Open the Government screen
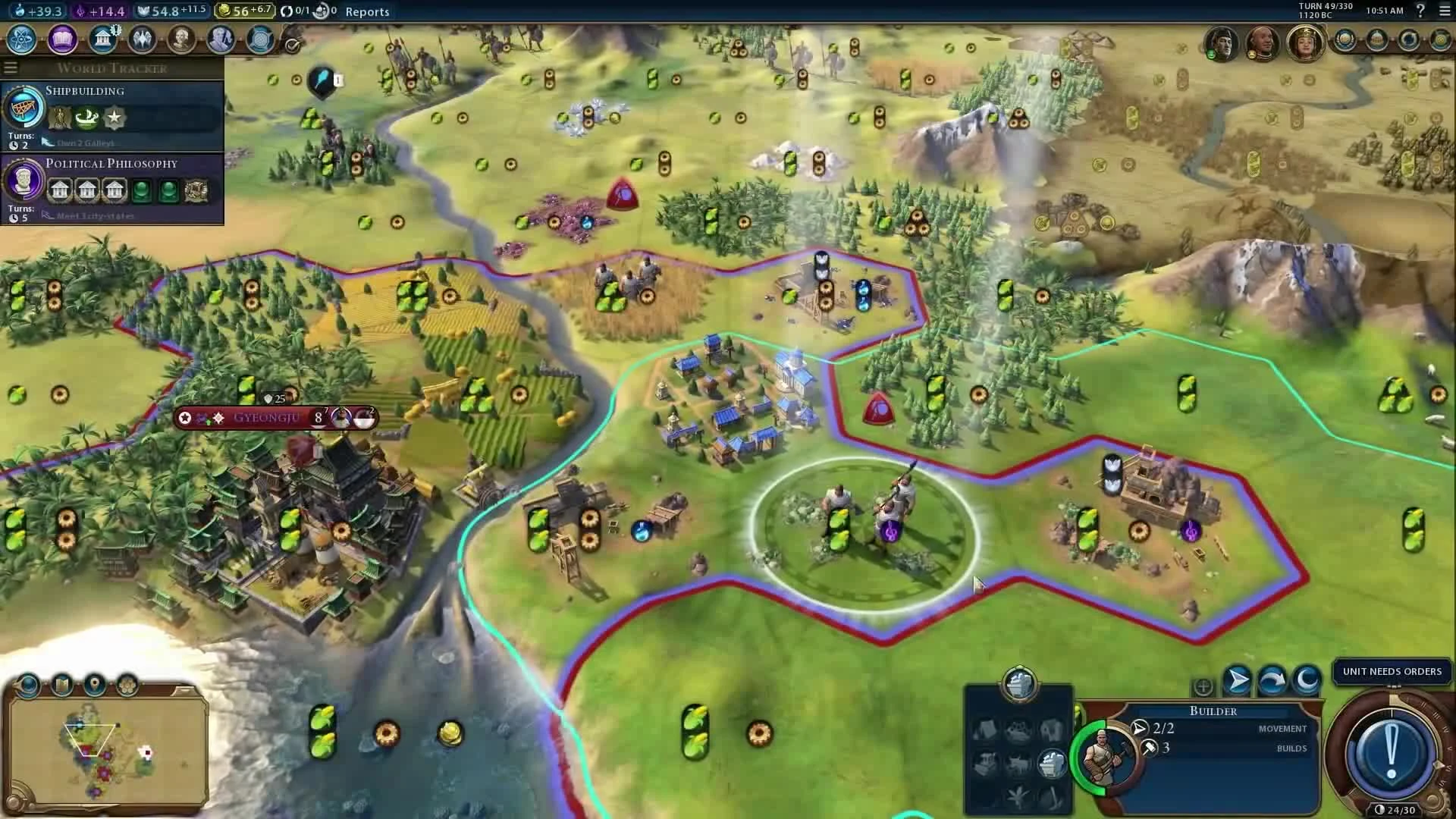The width and height of the screenshot is (1456, 819). click(x=102, y=39)
